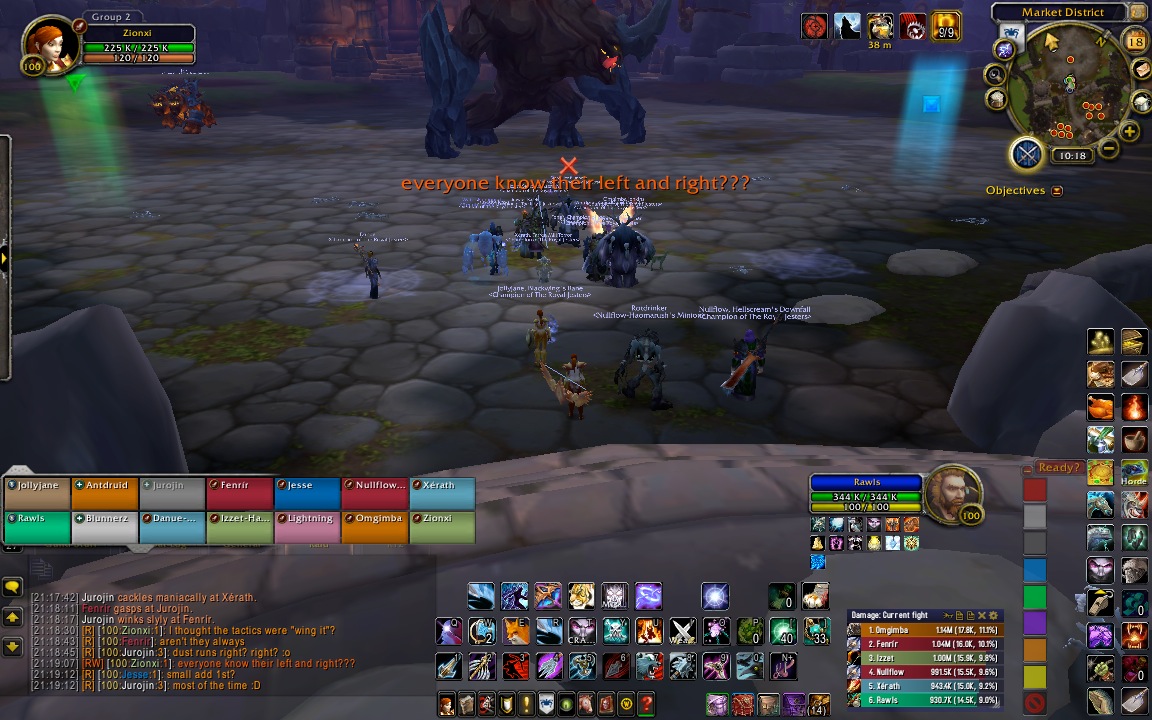Open the red question mark help button

tap(646, 704)
